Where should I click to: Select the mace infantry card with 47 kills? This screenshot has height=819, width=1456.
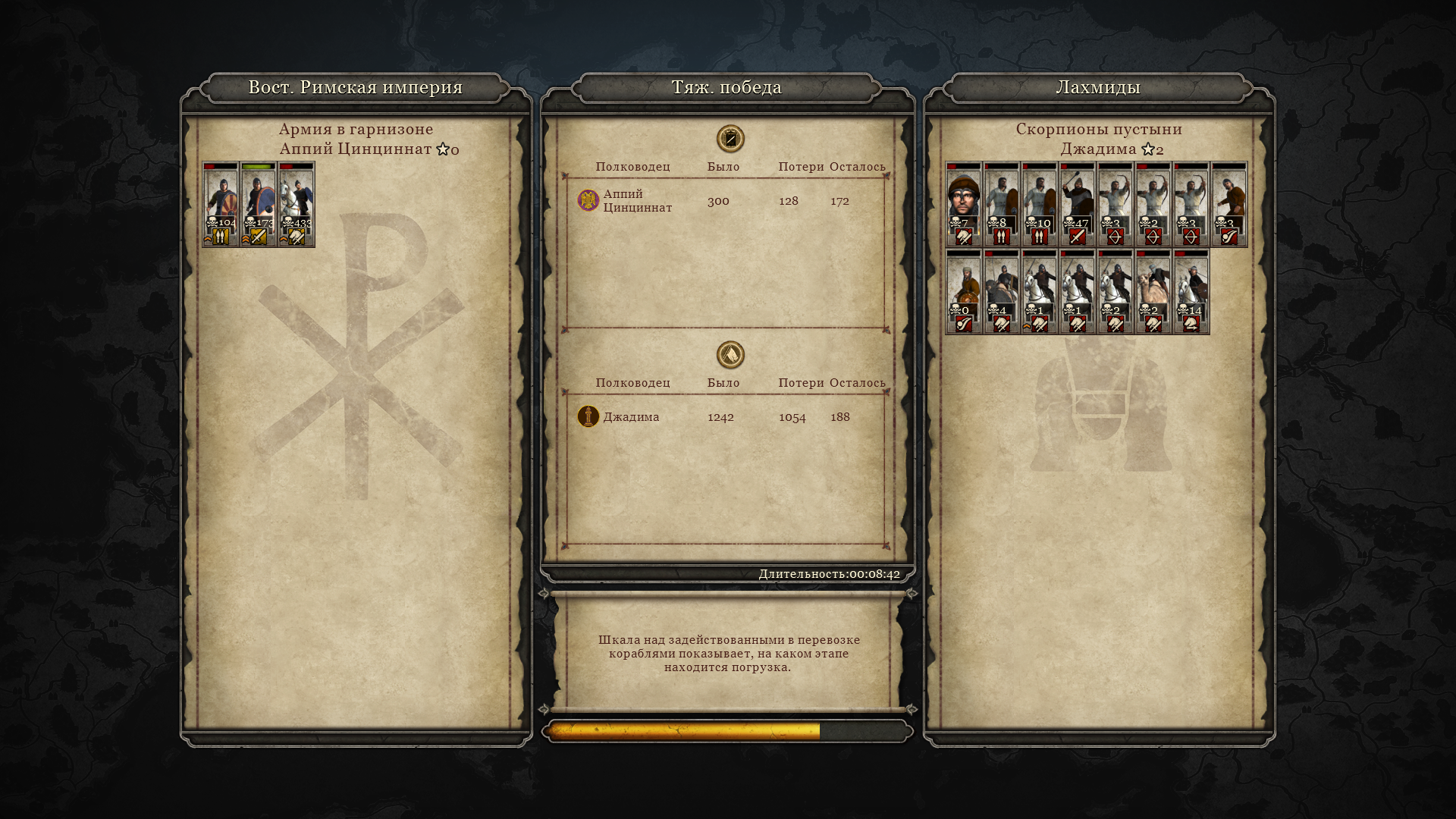tap(1078, 204)
